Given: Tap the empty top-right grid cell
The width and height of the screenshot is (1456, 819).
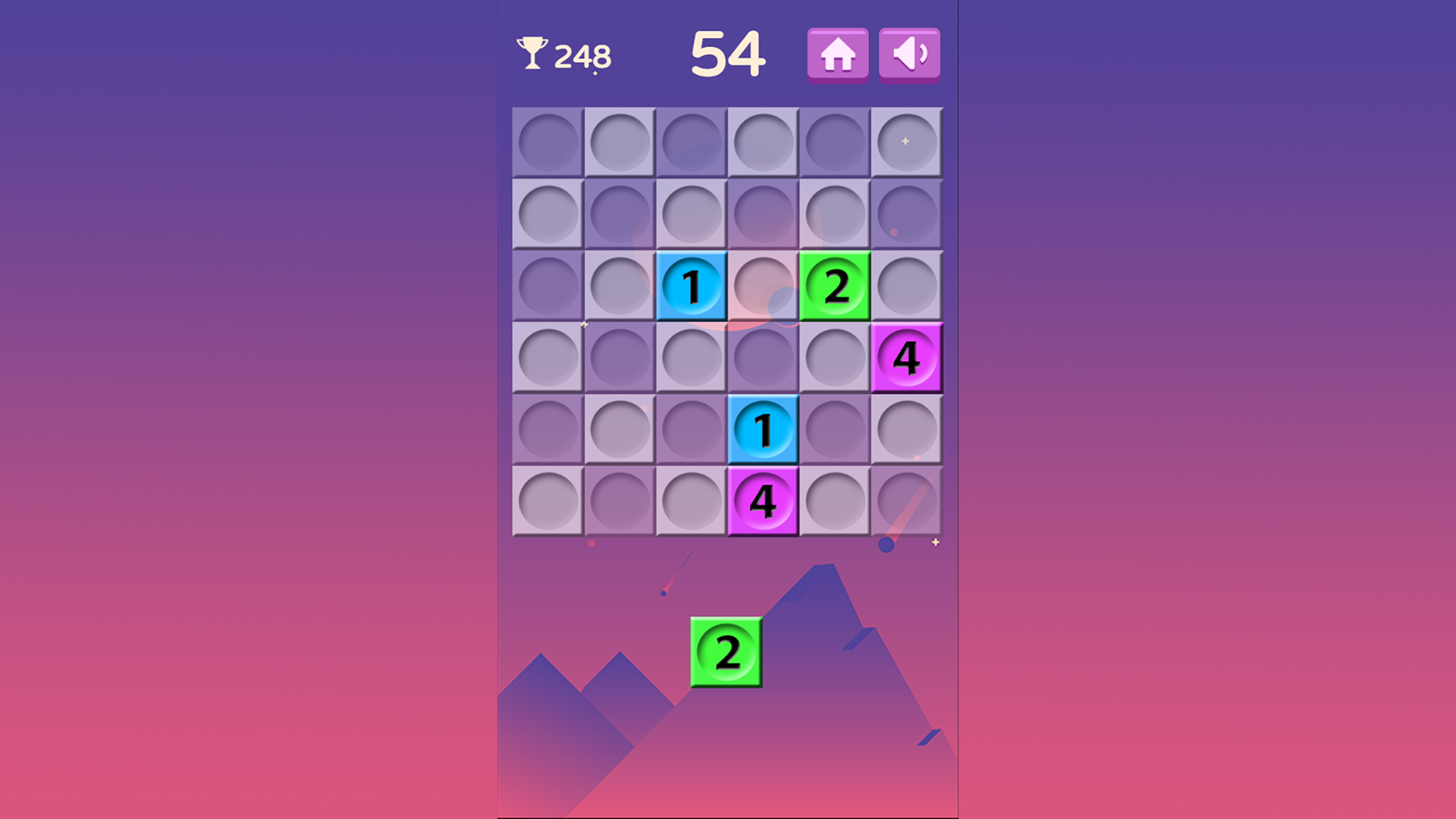Looking at the screenshot, I should click(908, 142).
